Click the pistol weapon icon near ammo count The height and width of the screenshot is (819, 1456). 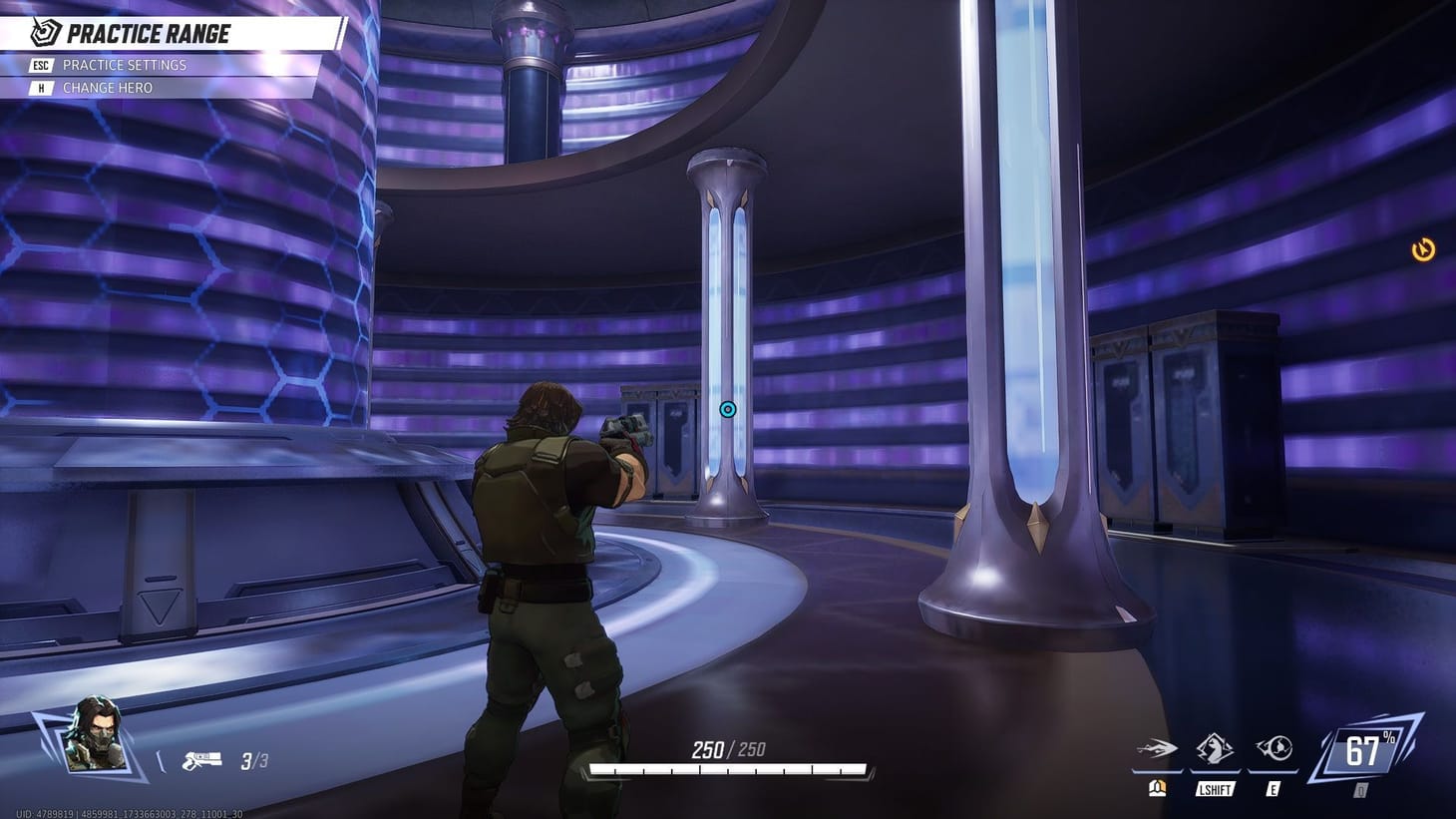(x=202, y=758)
